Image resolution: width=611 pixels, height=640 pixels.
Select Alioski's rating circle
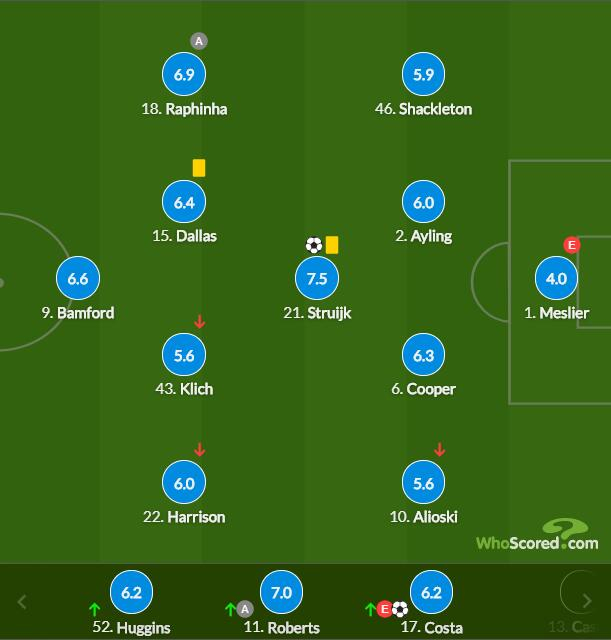423,483
